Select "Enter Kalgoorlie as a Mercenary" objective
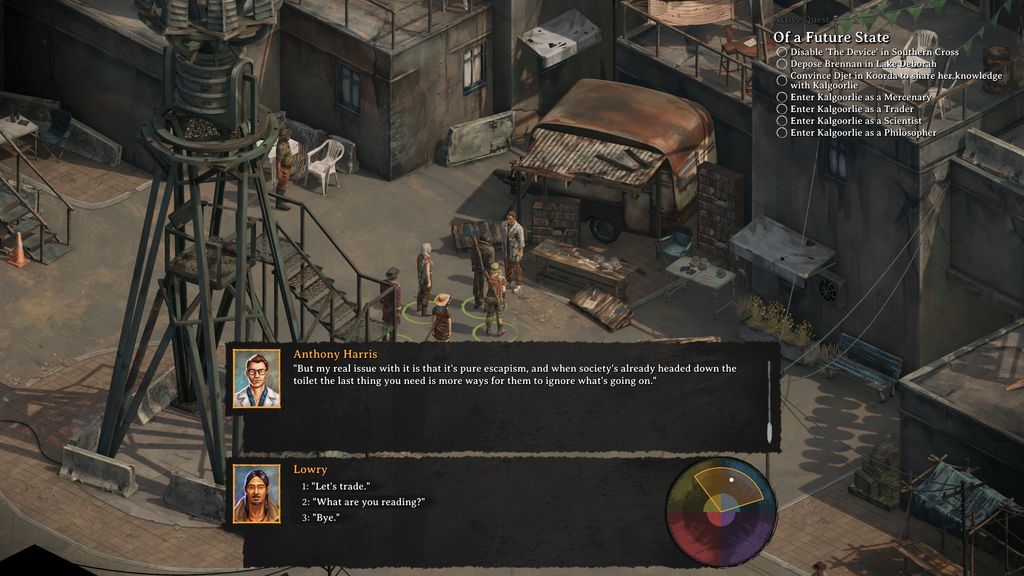This screenshot has height=576, width=1024. click(x=859, y=97)
